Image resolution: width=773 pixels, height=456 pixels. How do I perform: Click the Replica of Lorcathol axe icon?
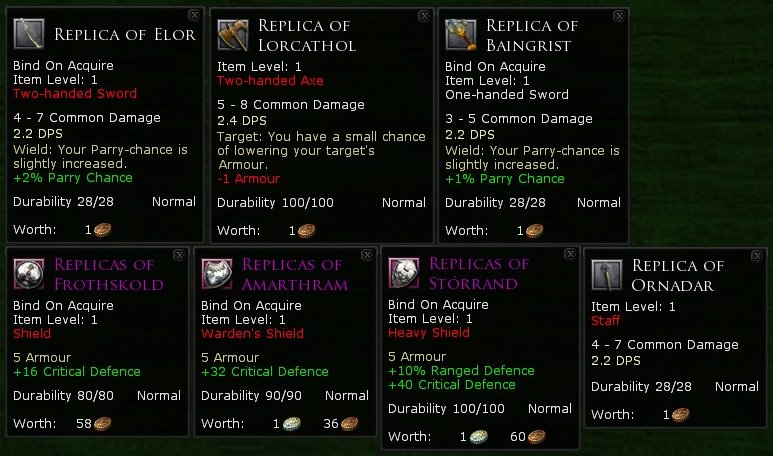pos(233,35)
